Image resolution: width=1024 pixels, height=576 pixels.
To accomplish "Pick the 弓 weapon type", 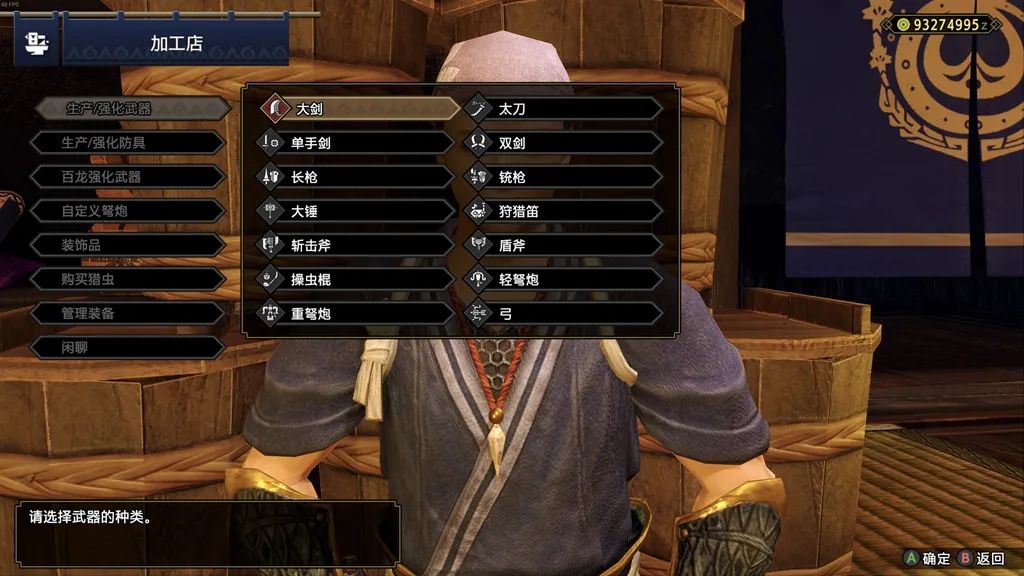I will 563,313.
